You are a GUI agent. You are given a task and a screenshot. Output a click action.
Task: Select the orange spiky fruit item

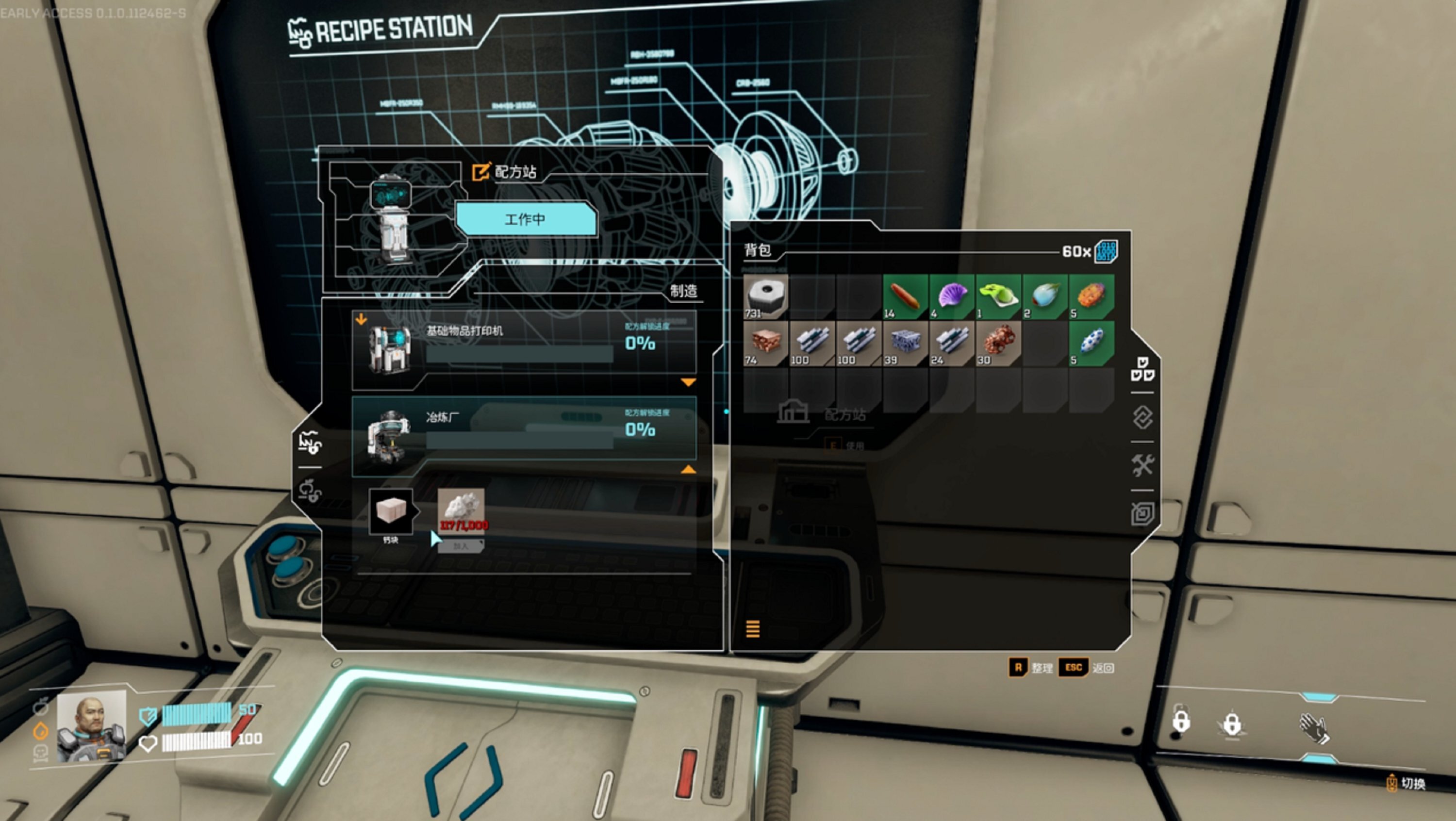click(x=1092, y=296)
